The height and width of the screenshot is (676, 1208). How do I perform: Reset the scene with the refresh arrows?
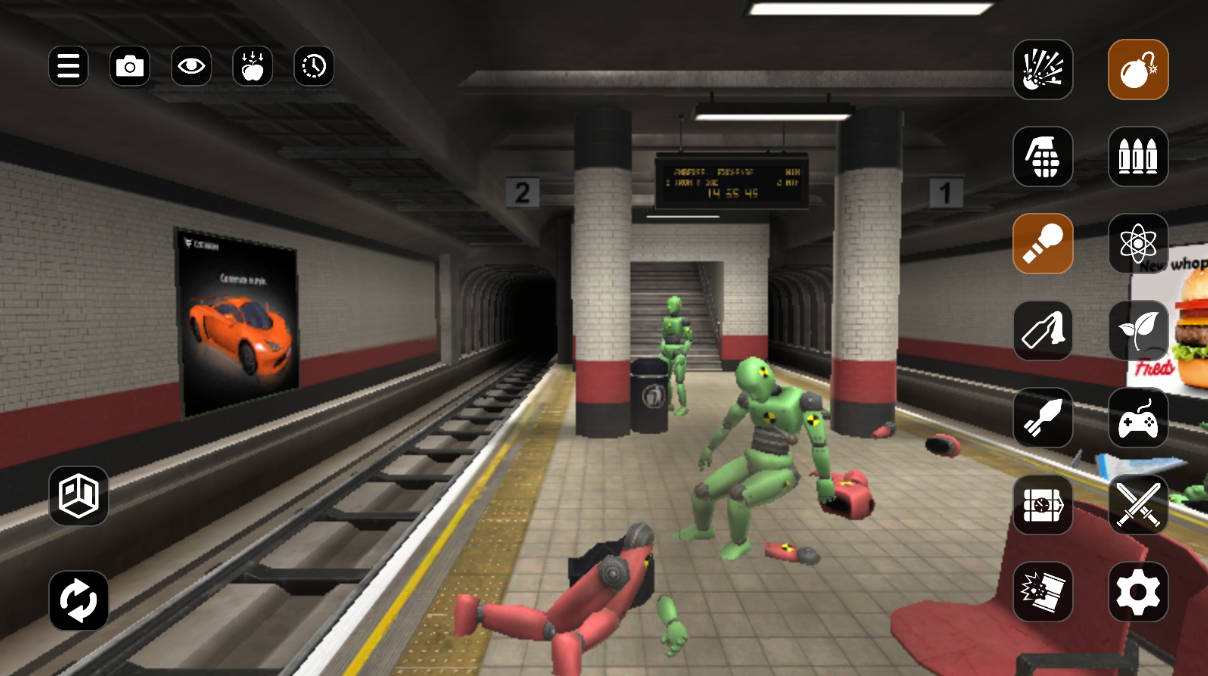[79, 600]
